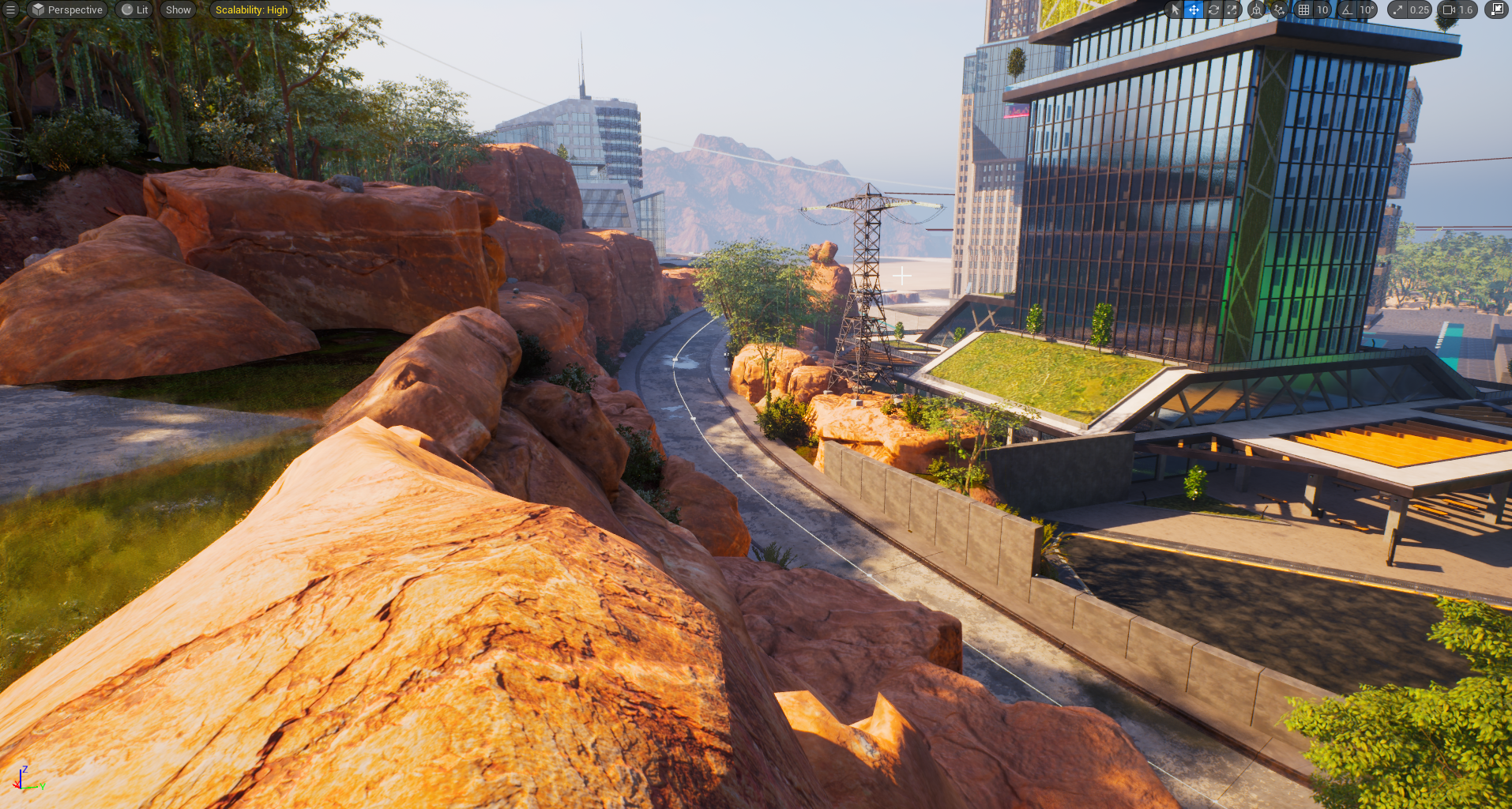The image size is (1512, 809).
Task: Select the scale gizmo tool
Action: 1232,9
